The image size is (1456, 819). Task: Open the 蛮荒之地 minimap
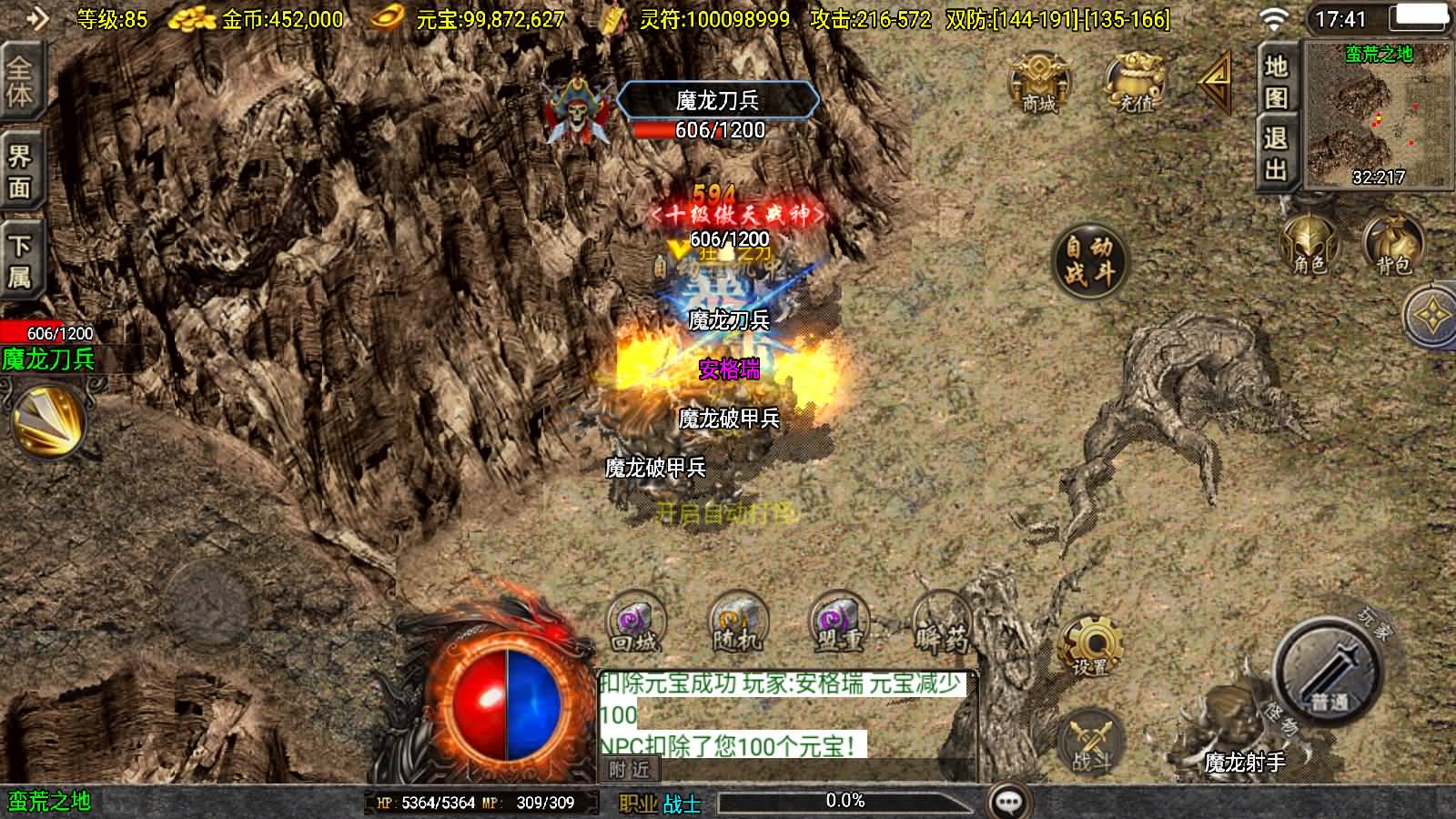[1378, 115]
